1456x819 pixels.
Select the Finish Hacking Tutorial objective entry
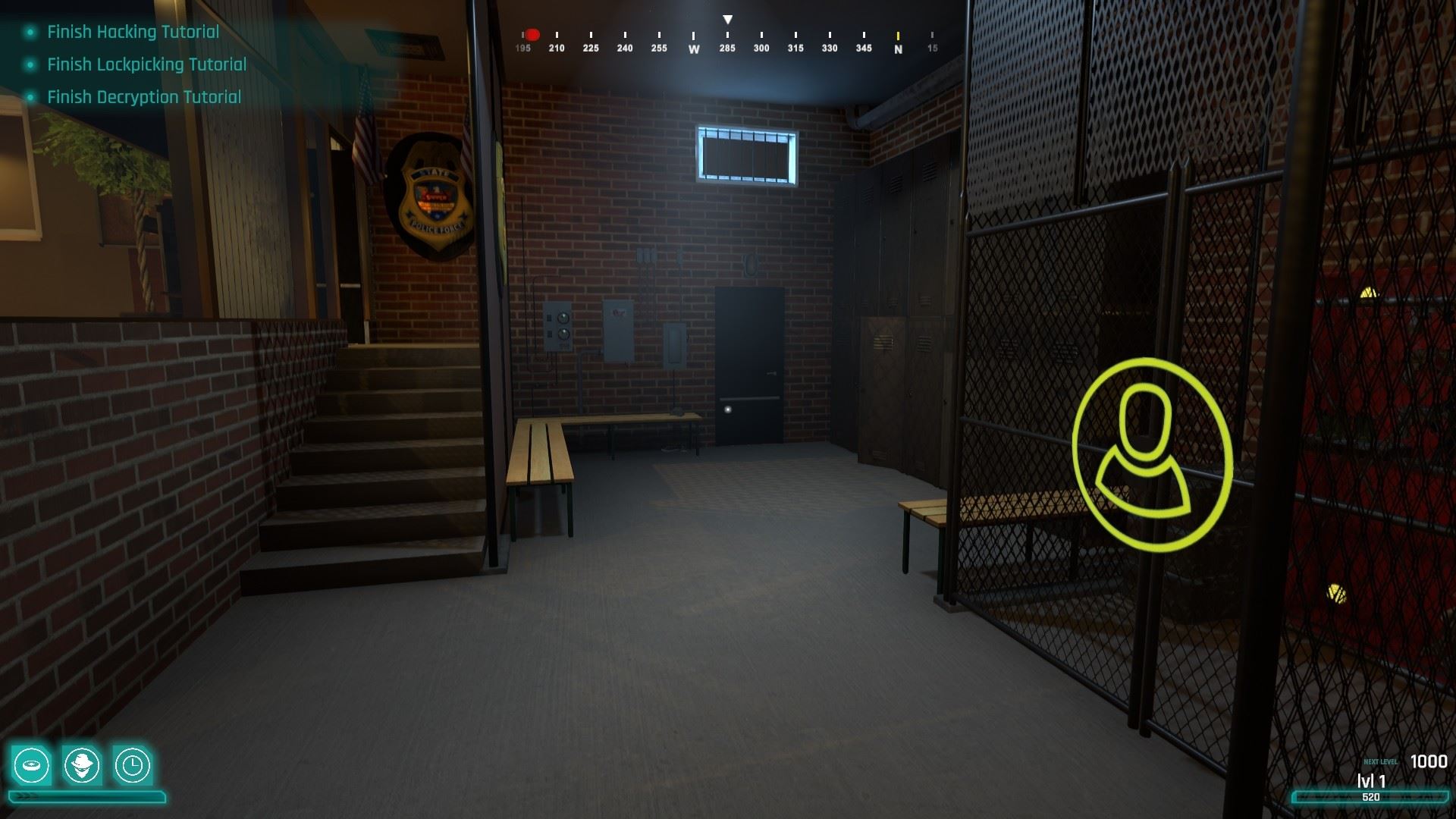131,32
